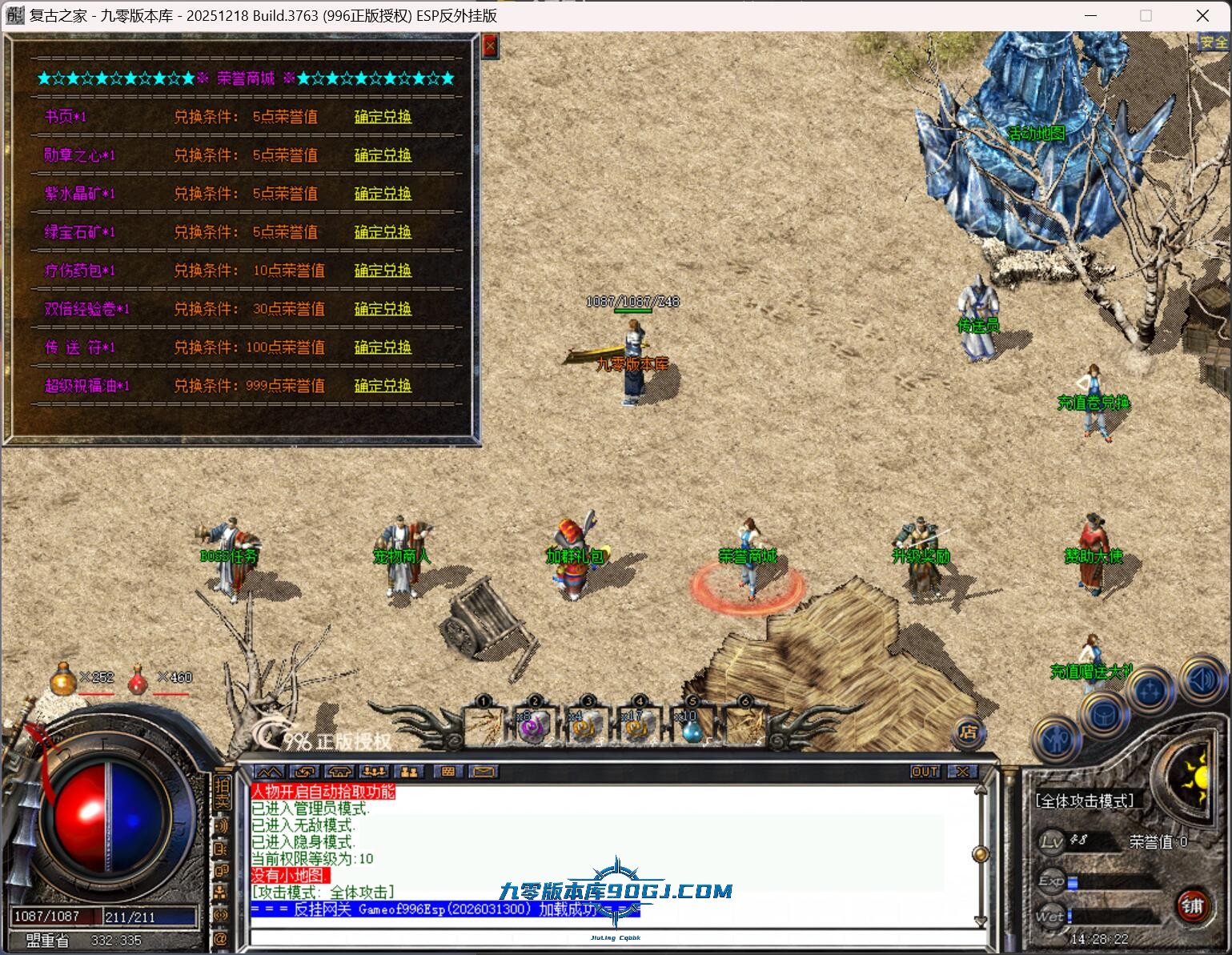Close the game window
Screen dimensions: 1232x955
[1202, 15]
